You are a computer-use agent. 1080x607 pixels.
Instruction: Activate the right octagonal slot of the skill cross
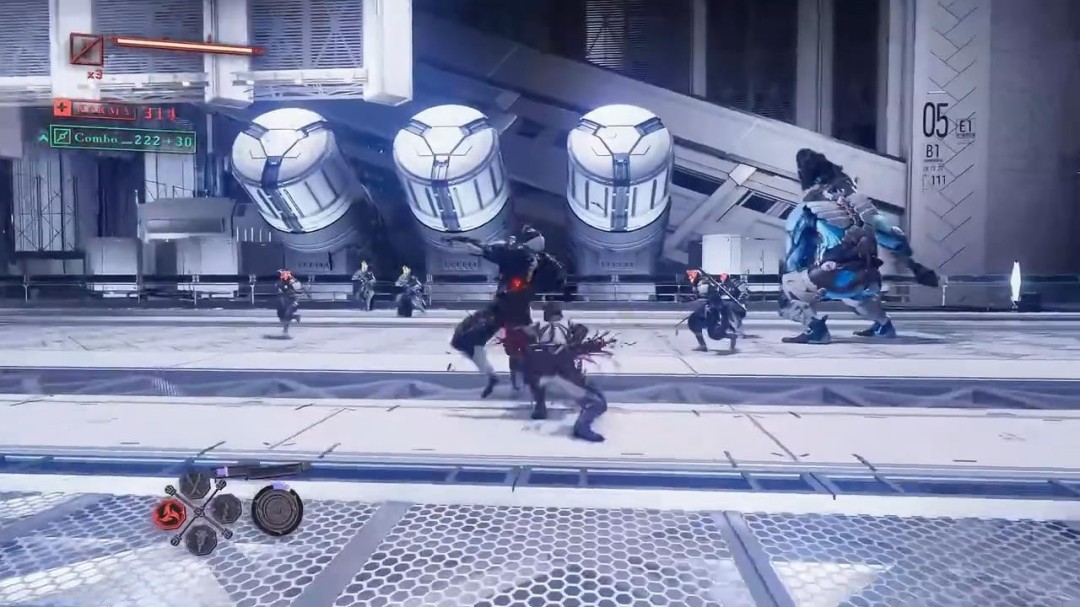pyautogui.click(x=225, y=509)
